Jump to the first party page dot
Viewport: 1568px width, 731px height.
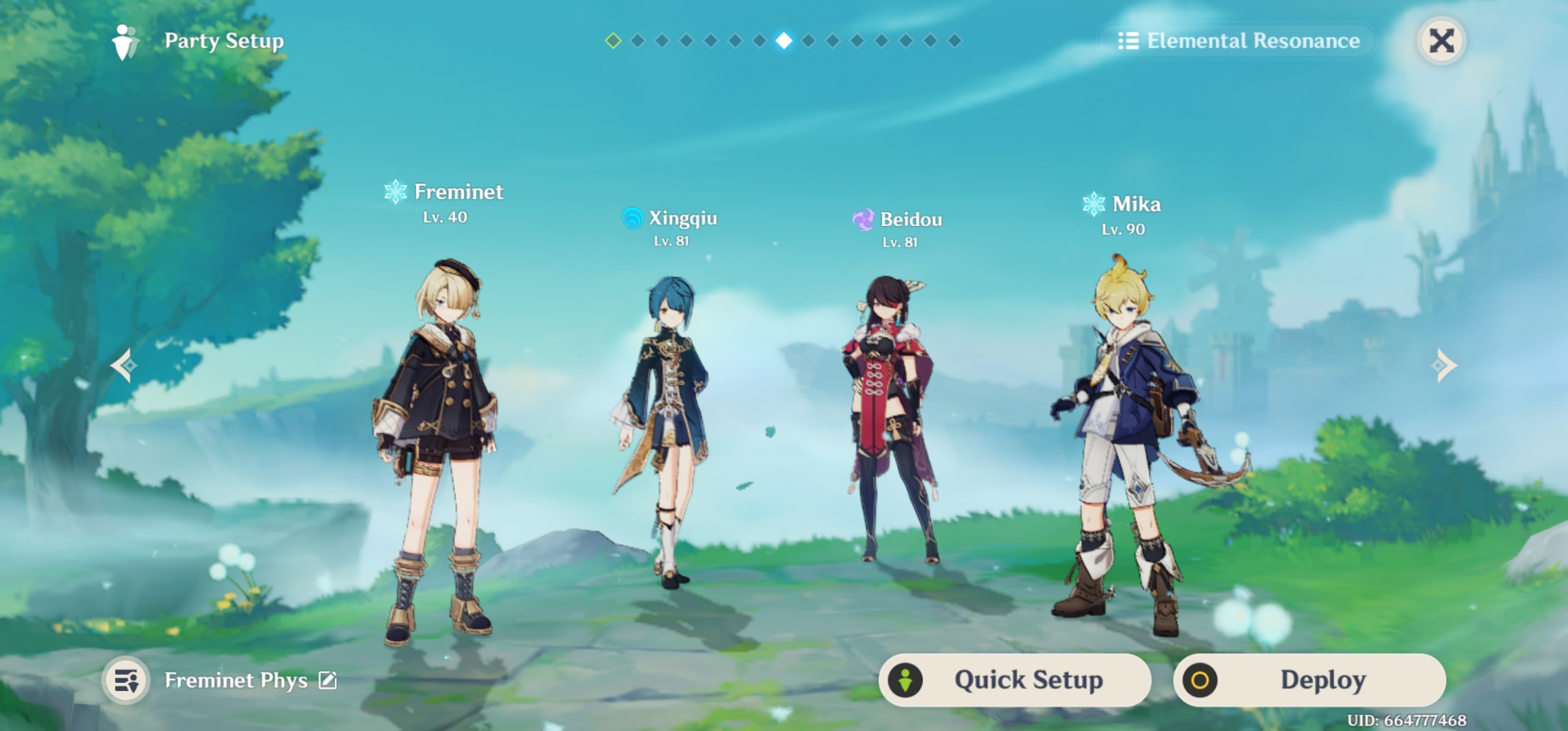pos(613,41)
